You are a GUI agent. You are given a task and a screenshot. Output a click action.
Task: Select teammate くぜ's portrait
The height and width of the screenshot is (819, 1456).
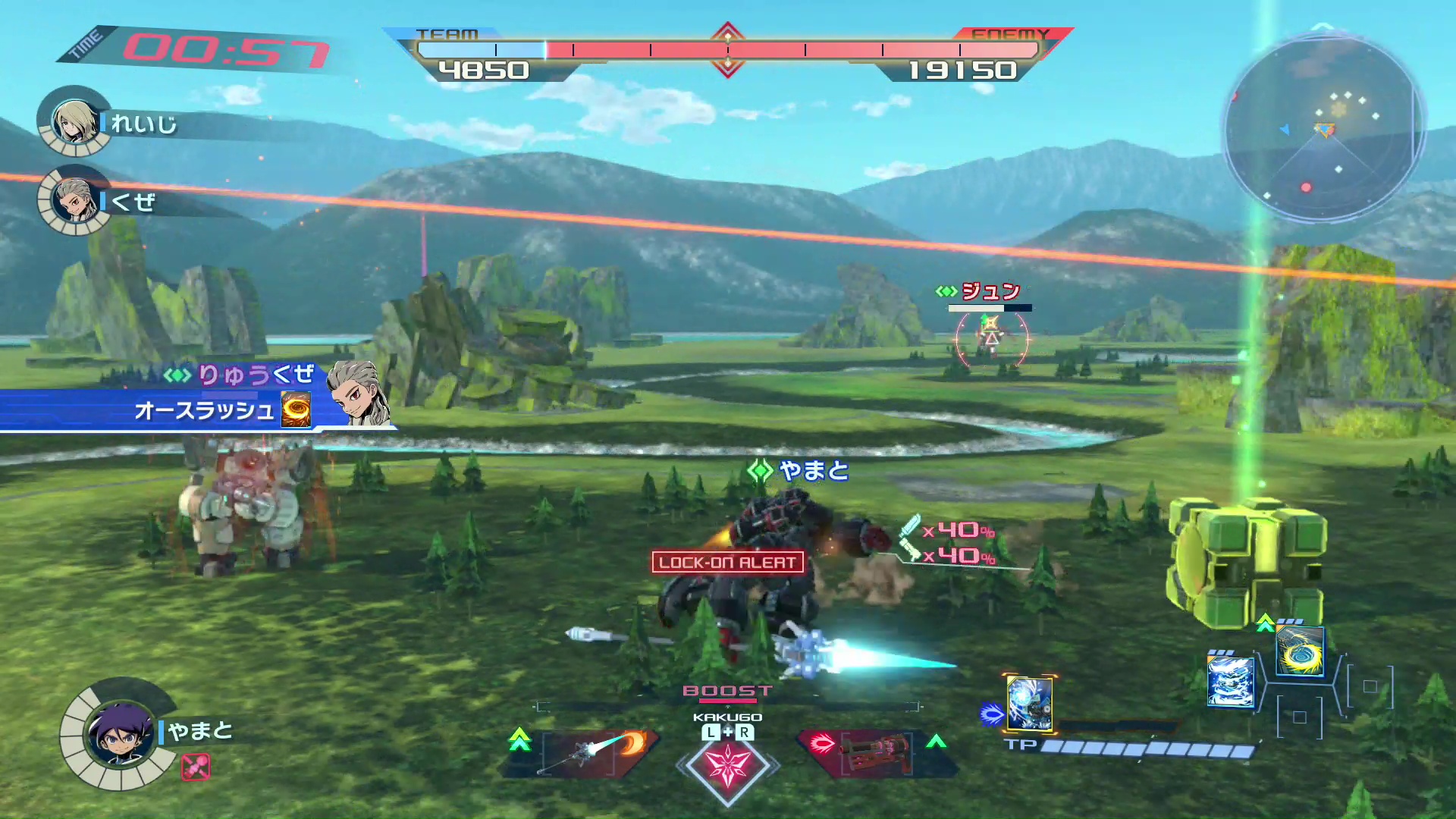click(74, 199)
